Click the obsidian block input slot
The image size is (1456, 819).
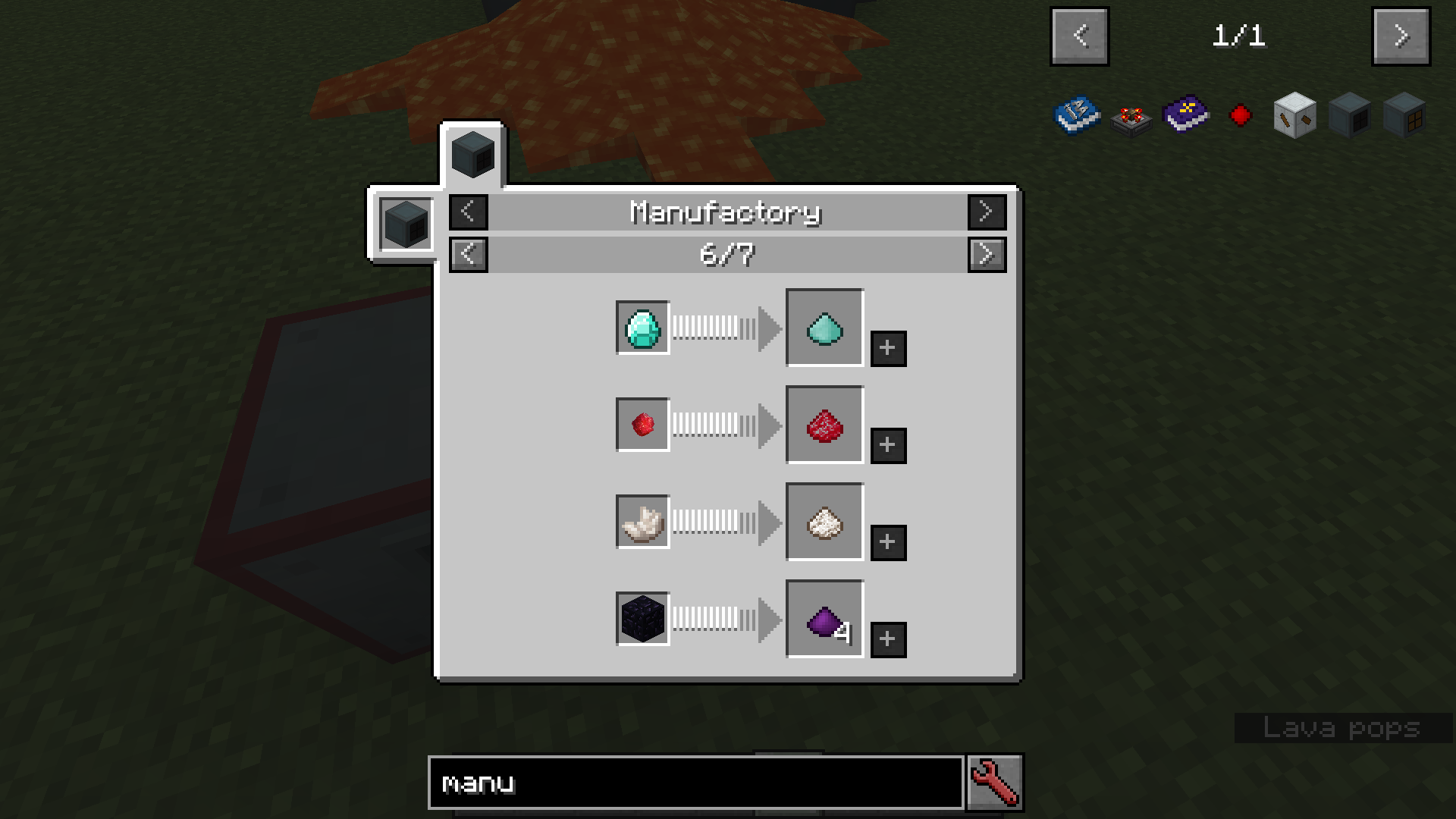coord(642,619)
